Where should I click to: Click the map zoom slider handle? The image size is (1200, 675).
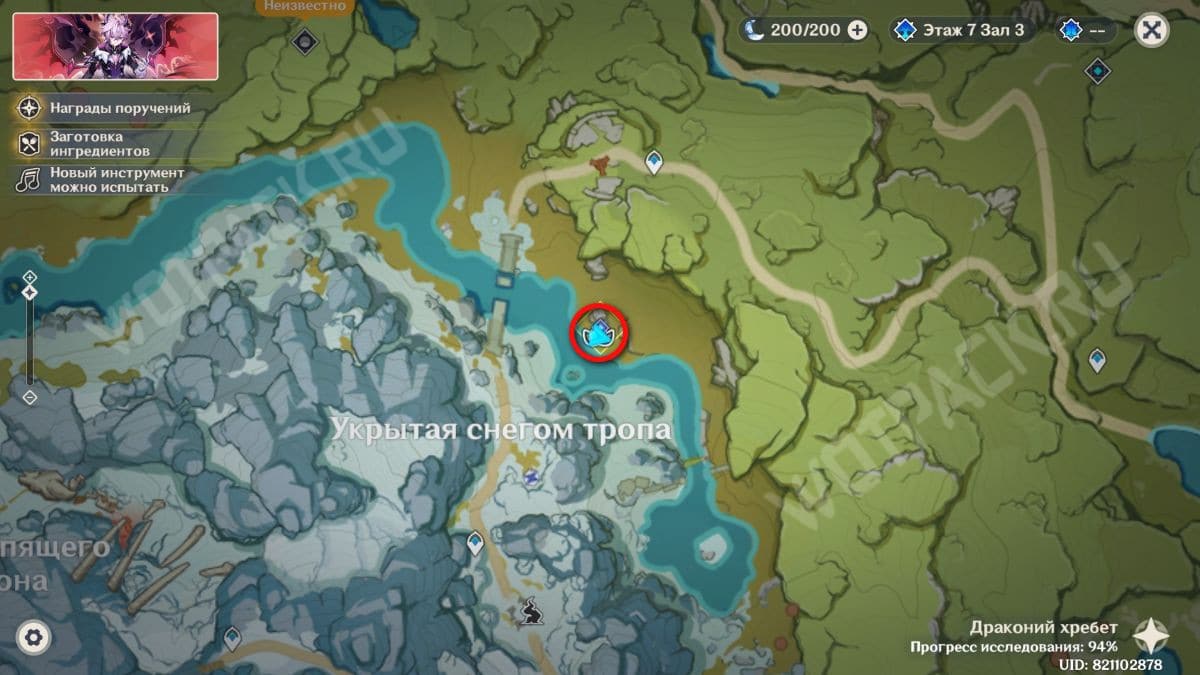tap(30, 292)
